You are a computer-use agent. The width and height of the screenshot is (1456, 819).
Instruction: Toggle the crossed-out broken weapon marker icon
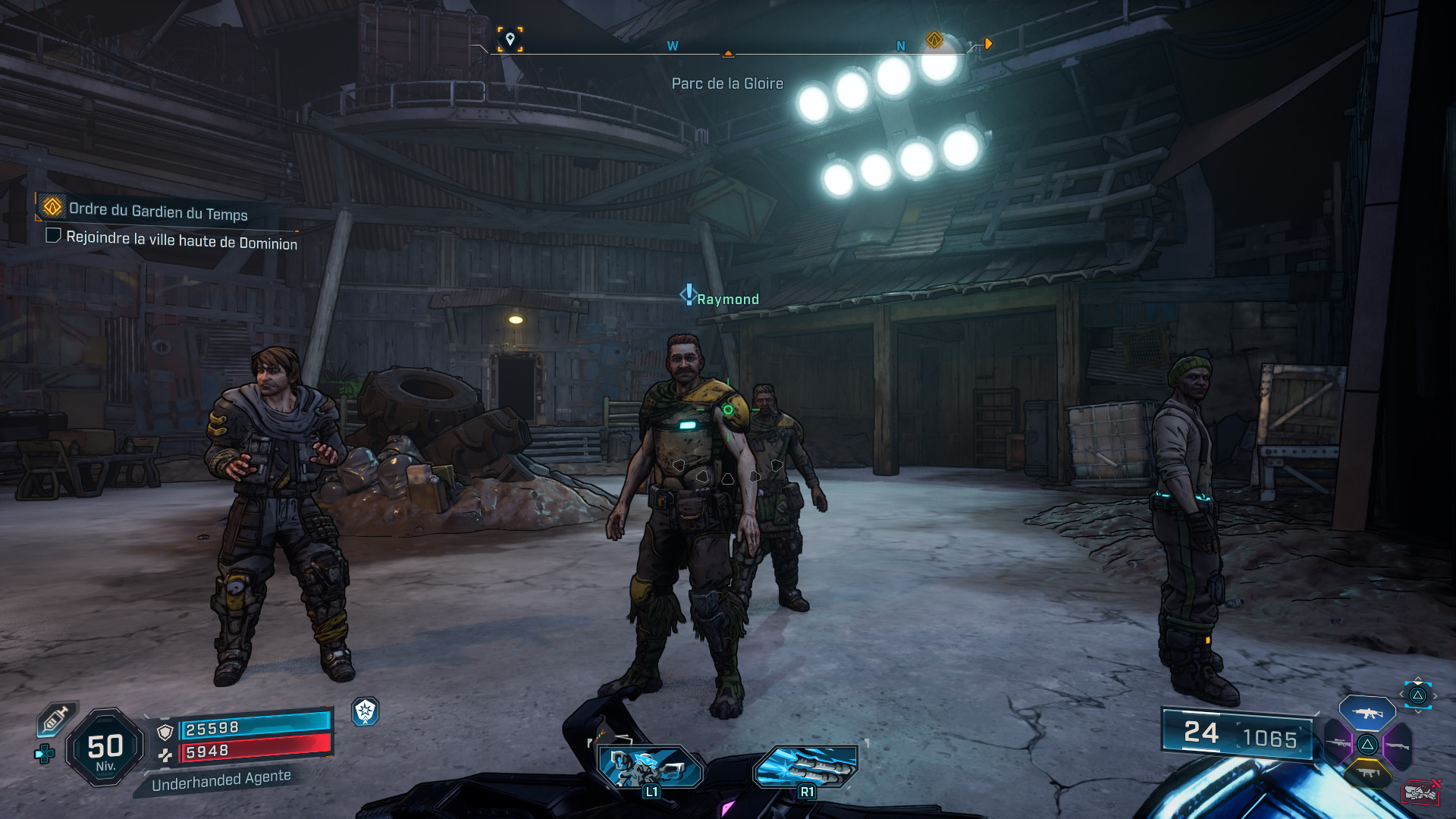[1422, 792]
